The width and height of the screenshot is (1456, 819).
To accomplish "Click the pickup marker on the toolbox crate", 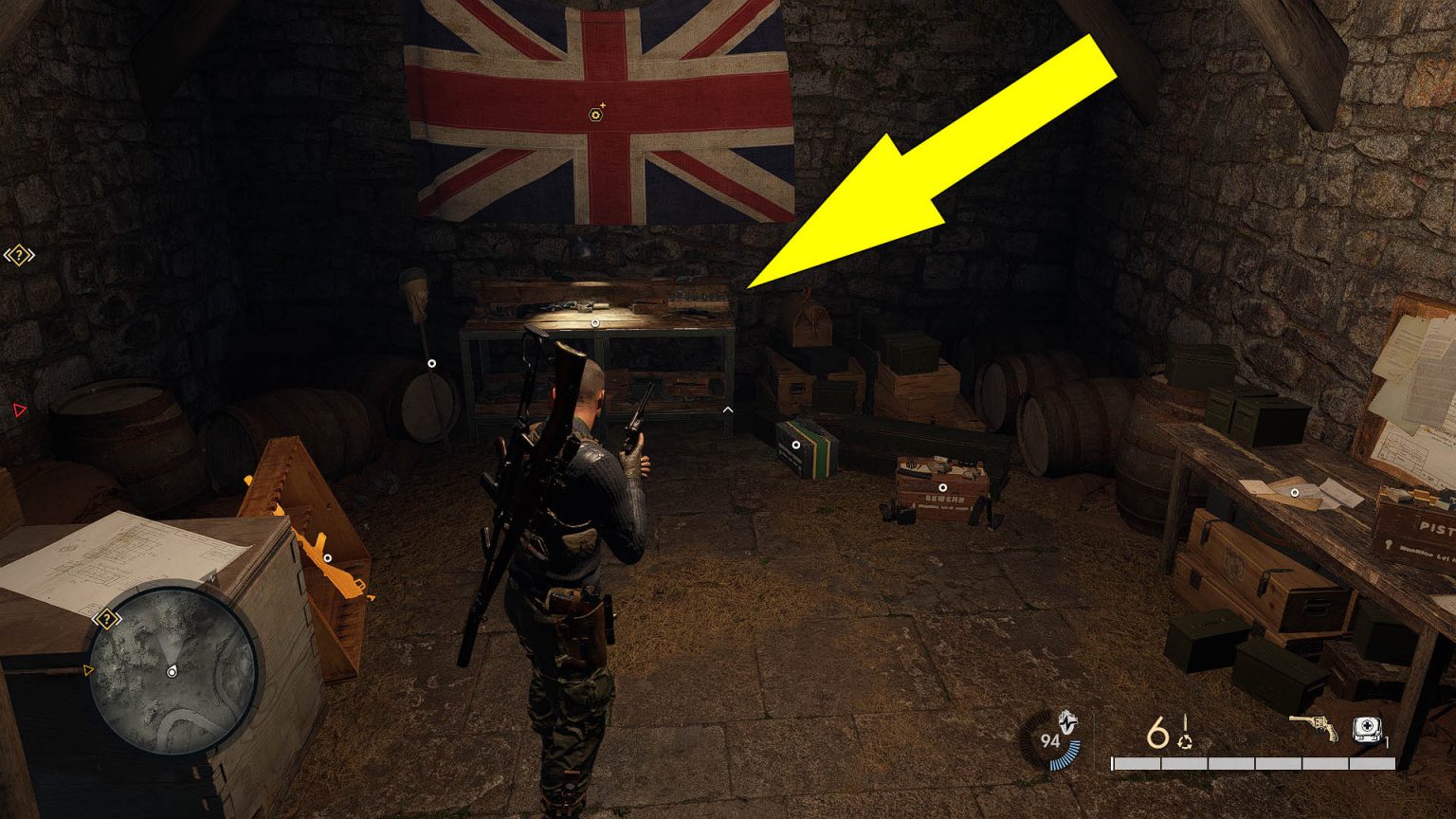I will point(944,487).
